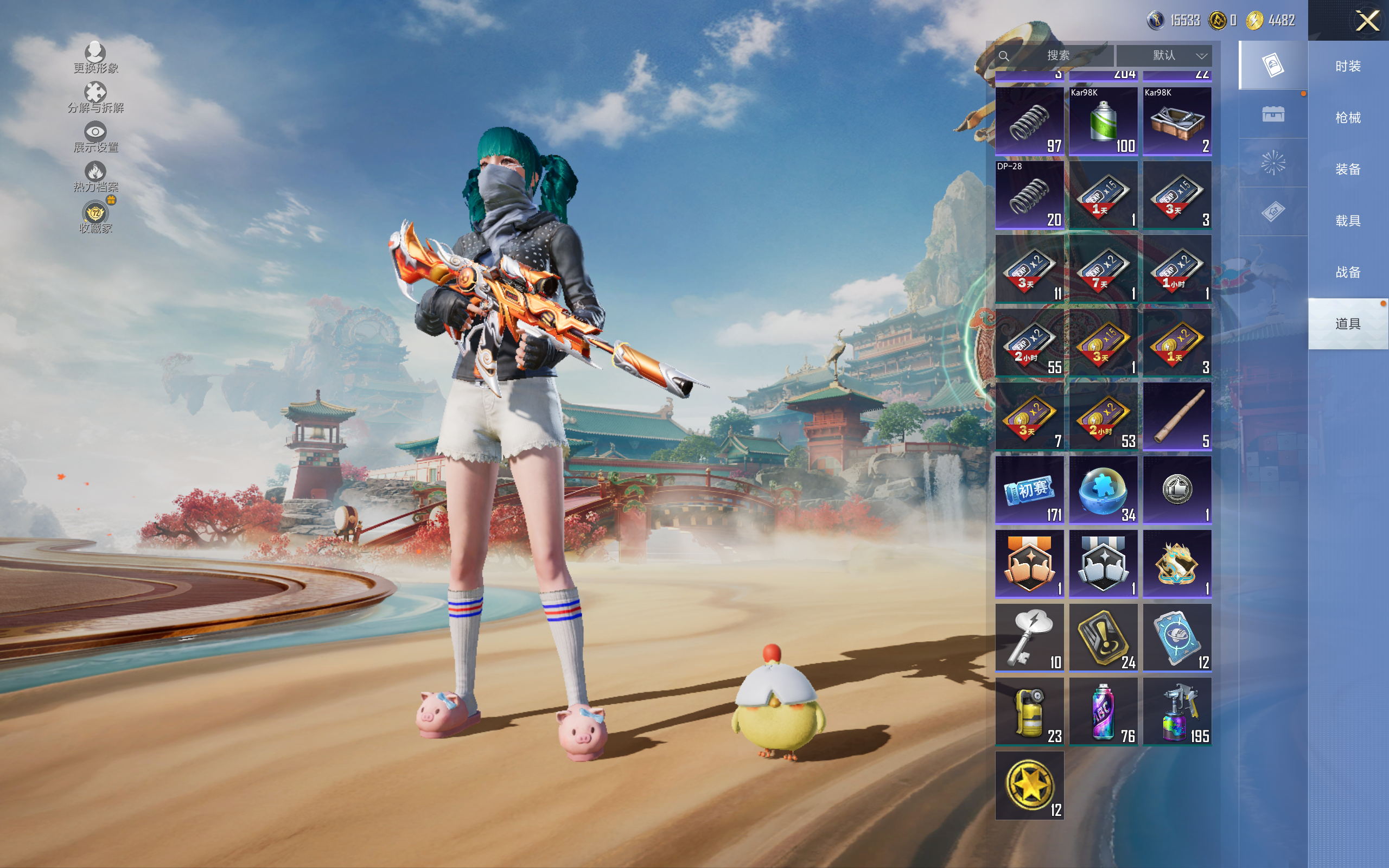Open the 默认 sort dropdown
The image size is (1389, 868).
1164,56
